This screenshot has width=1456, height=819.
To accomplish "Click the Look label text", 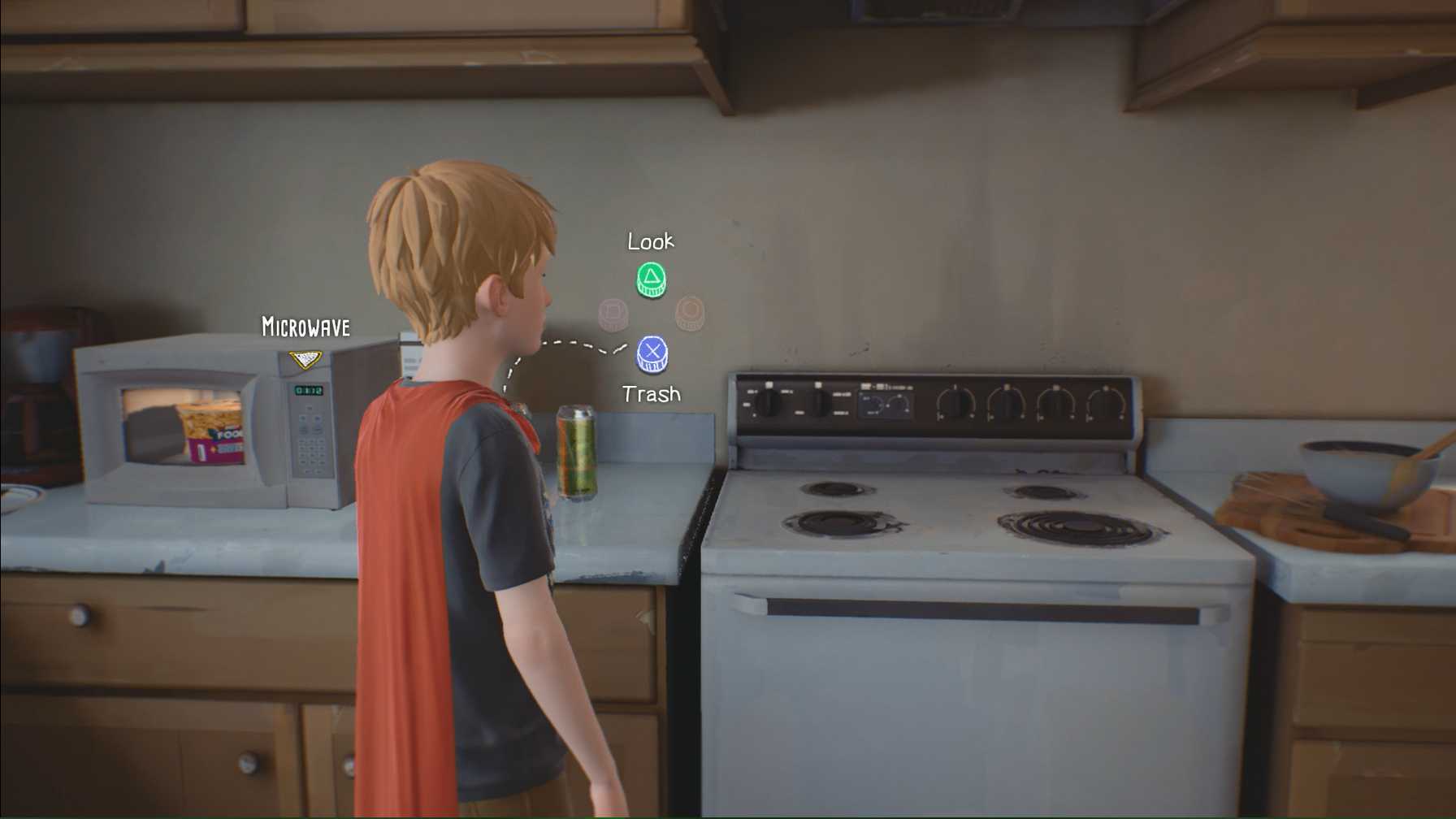I will (651, 241).
